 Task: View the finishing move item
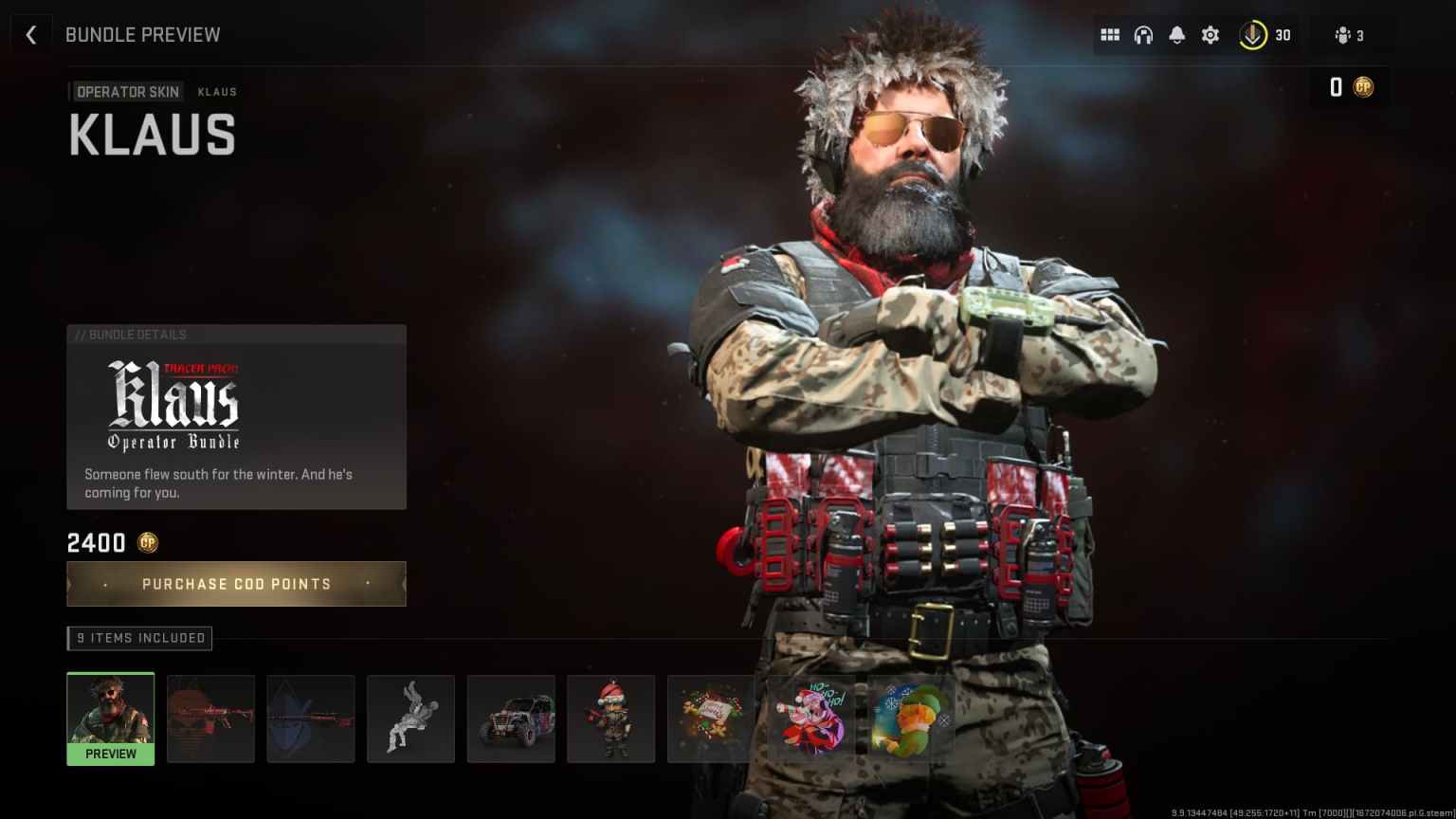[410, 719]
